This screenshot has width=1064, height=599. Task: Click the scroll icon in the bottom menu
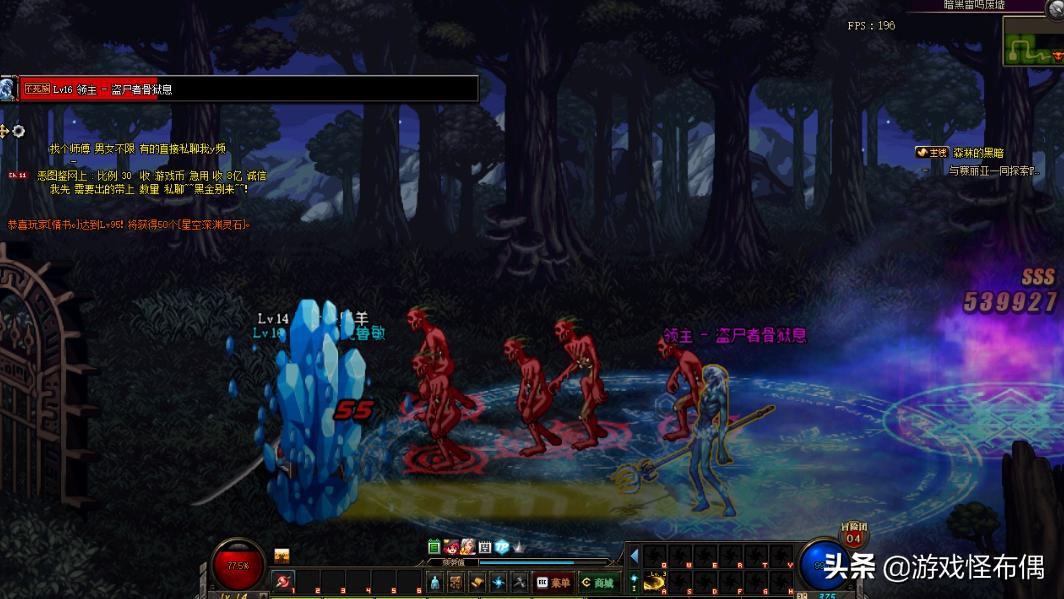click(x=477, y=582)
